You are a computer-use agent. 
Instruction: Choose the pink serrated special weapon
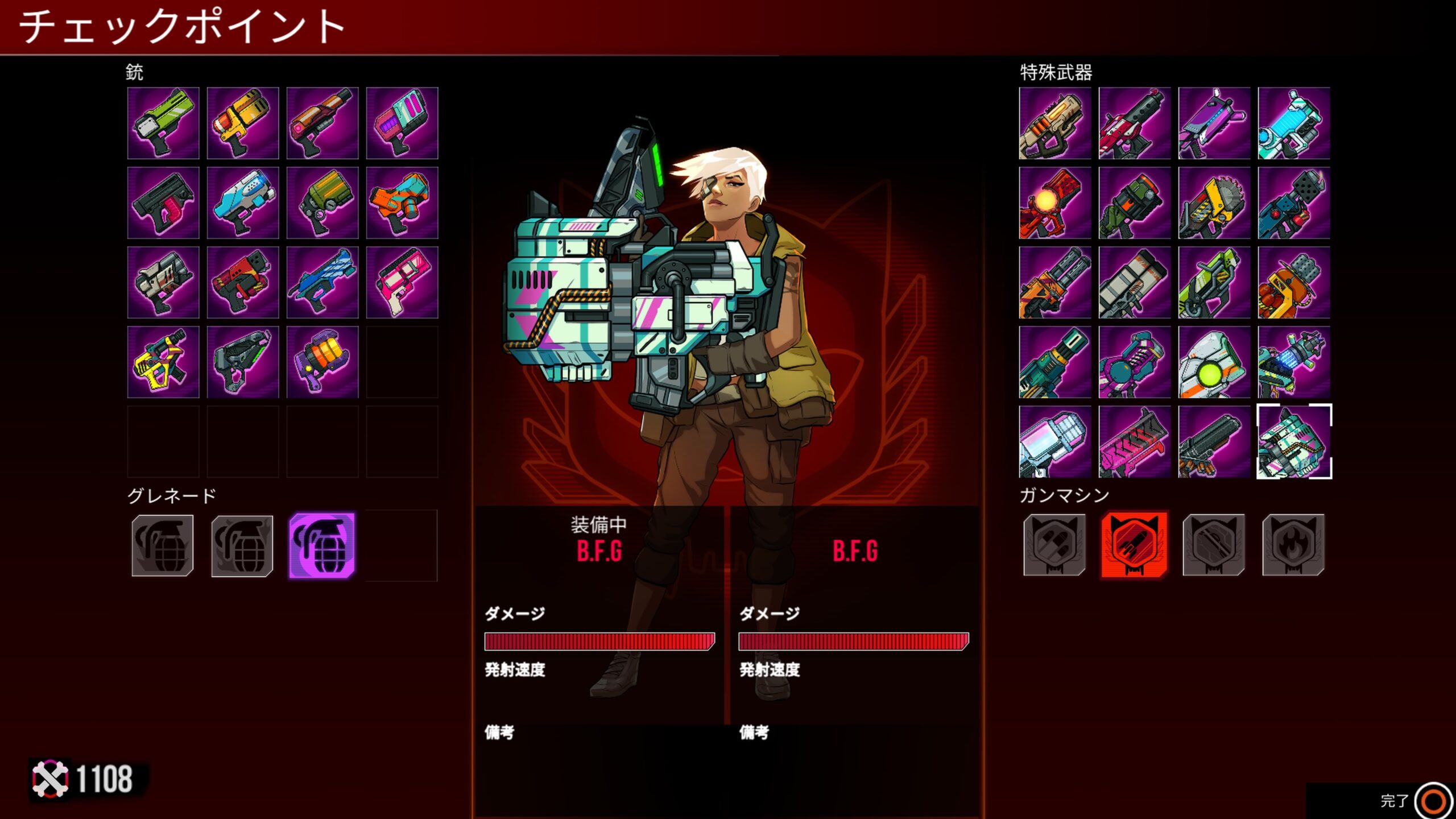(x=1135, y=441)
